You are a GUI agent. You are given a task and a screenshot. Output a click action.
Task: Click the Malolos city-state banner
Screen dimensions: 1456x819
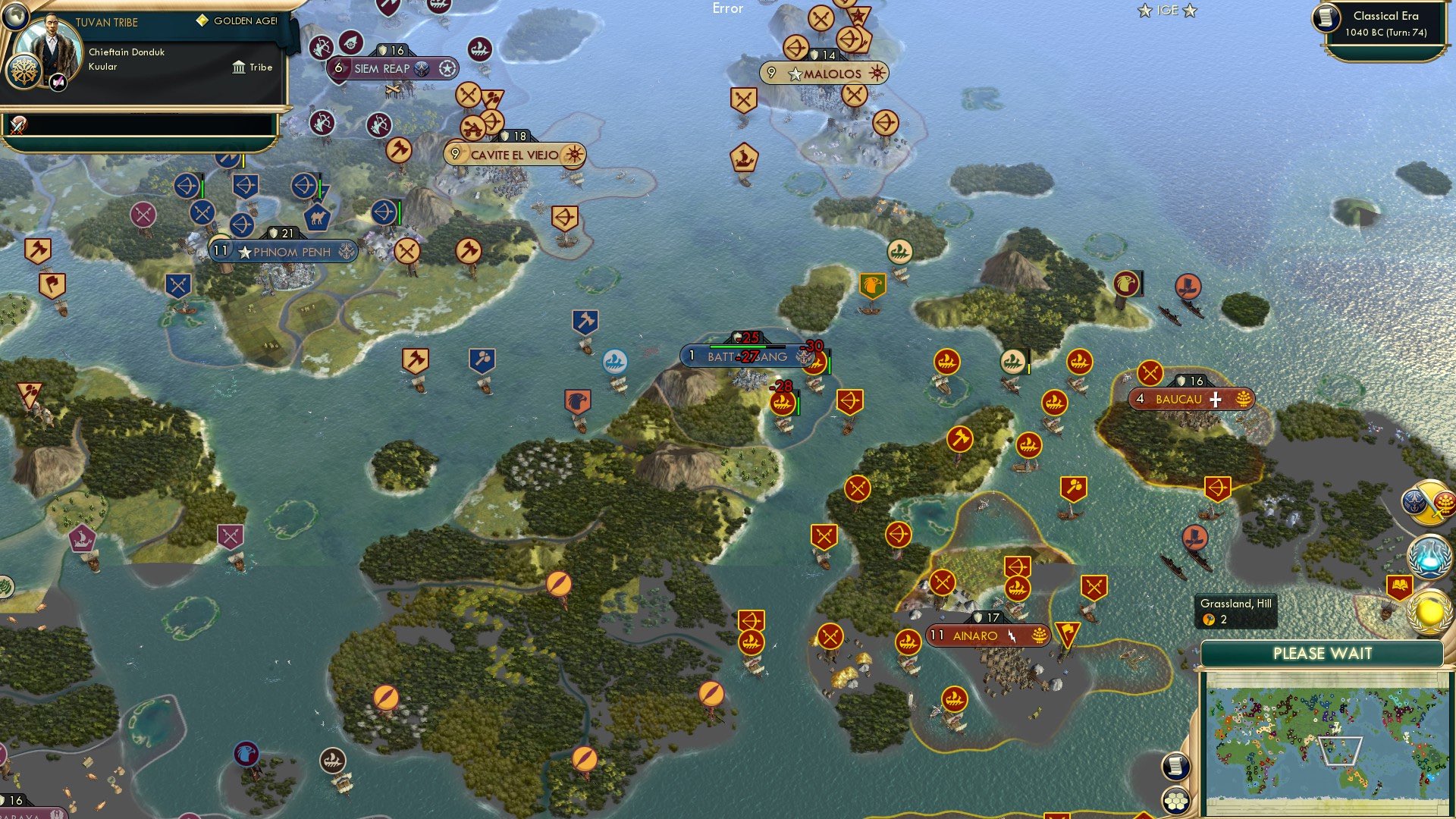coord(825,74)
